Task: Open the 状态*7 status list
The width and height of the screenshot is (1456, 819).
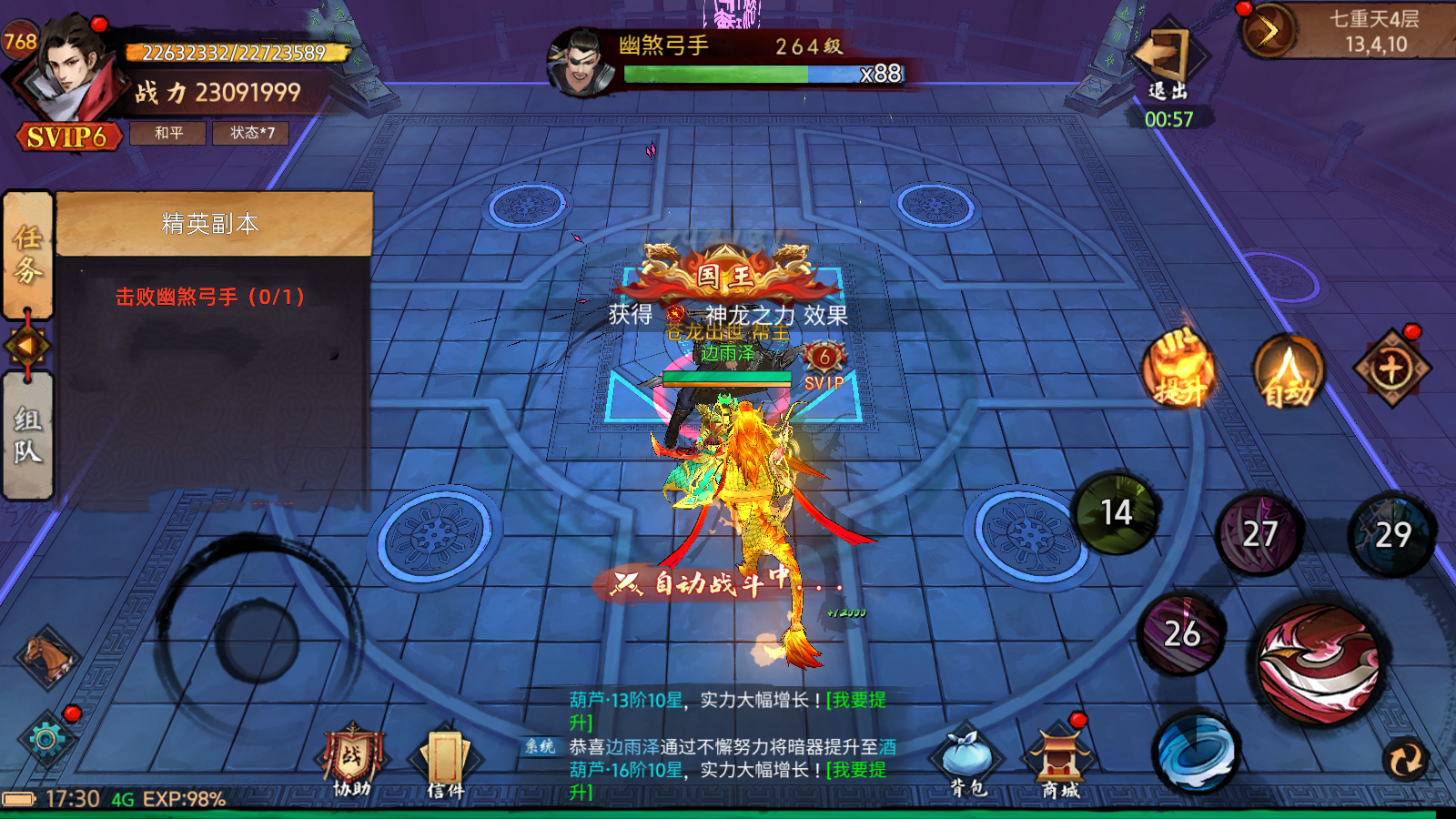Action: coord(251,133)
